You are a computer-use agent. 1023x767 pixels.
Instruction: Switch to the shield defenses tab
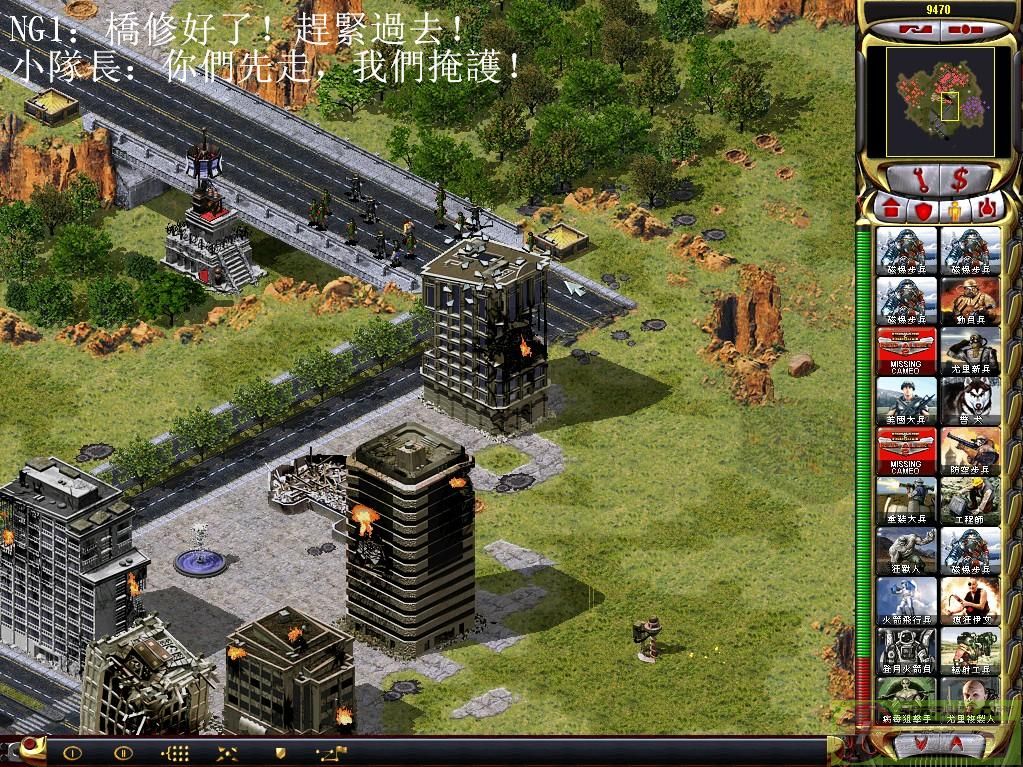pyautogui.click(x=922, y=209)
